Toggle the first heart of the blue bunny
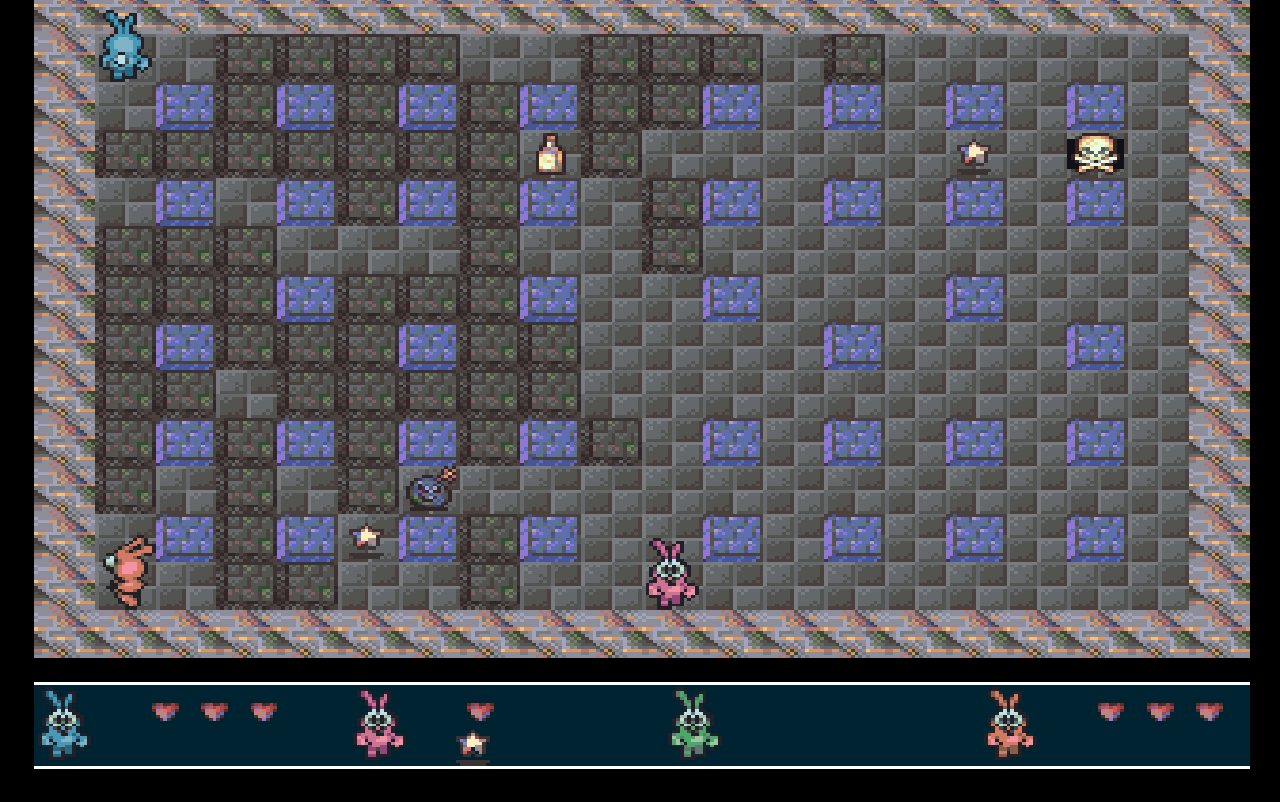 pyautogui.click(x=164, y=712)
